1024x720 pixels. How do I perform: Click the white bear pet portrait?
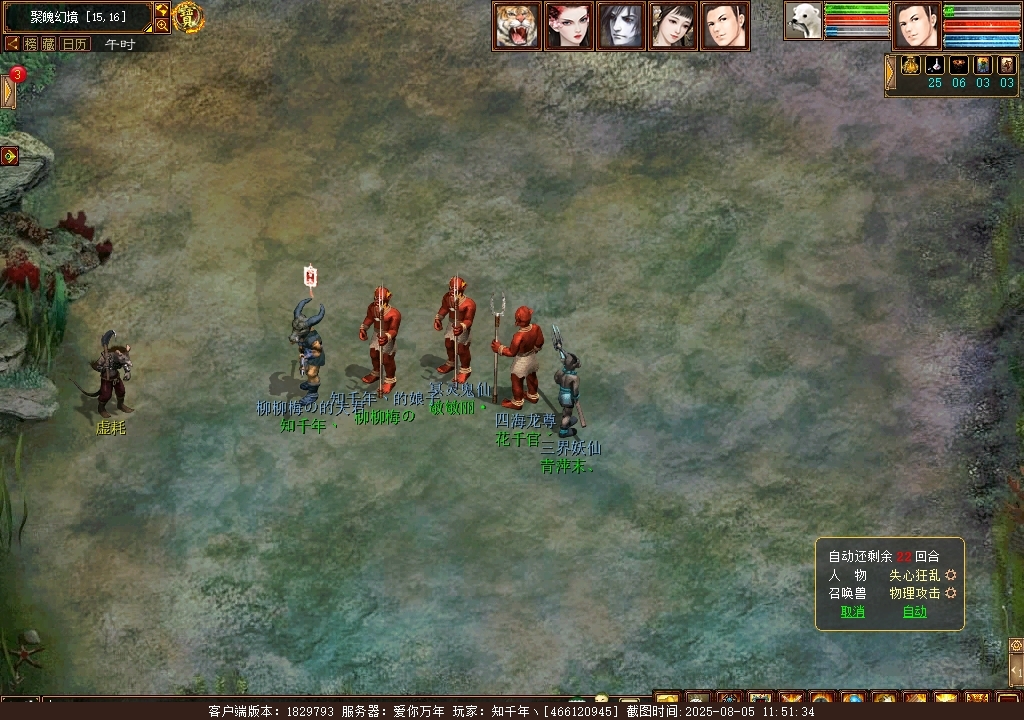802,21
